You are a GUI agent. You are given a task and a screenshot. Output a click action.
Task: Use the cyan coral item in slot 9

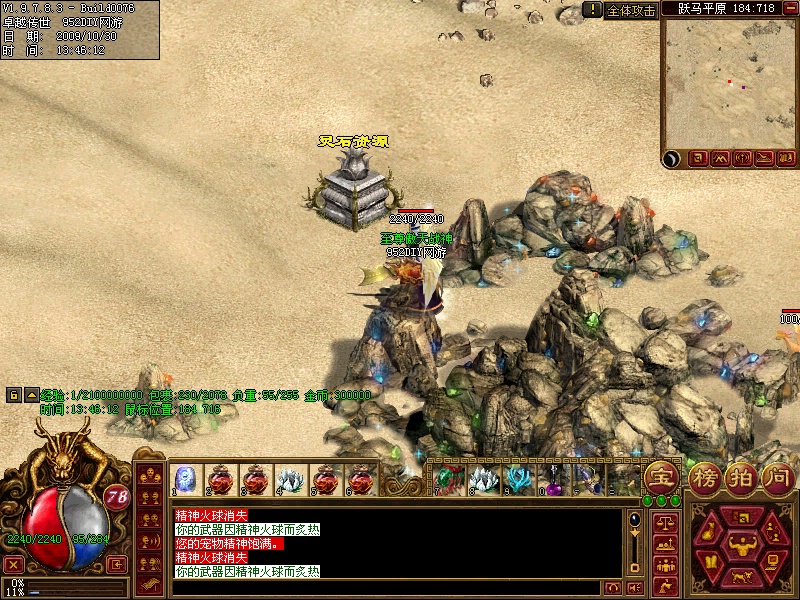518,480
